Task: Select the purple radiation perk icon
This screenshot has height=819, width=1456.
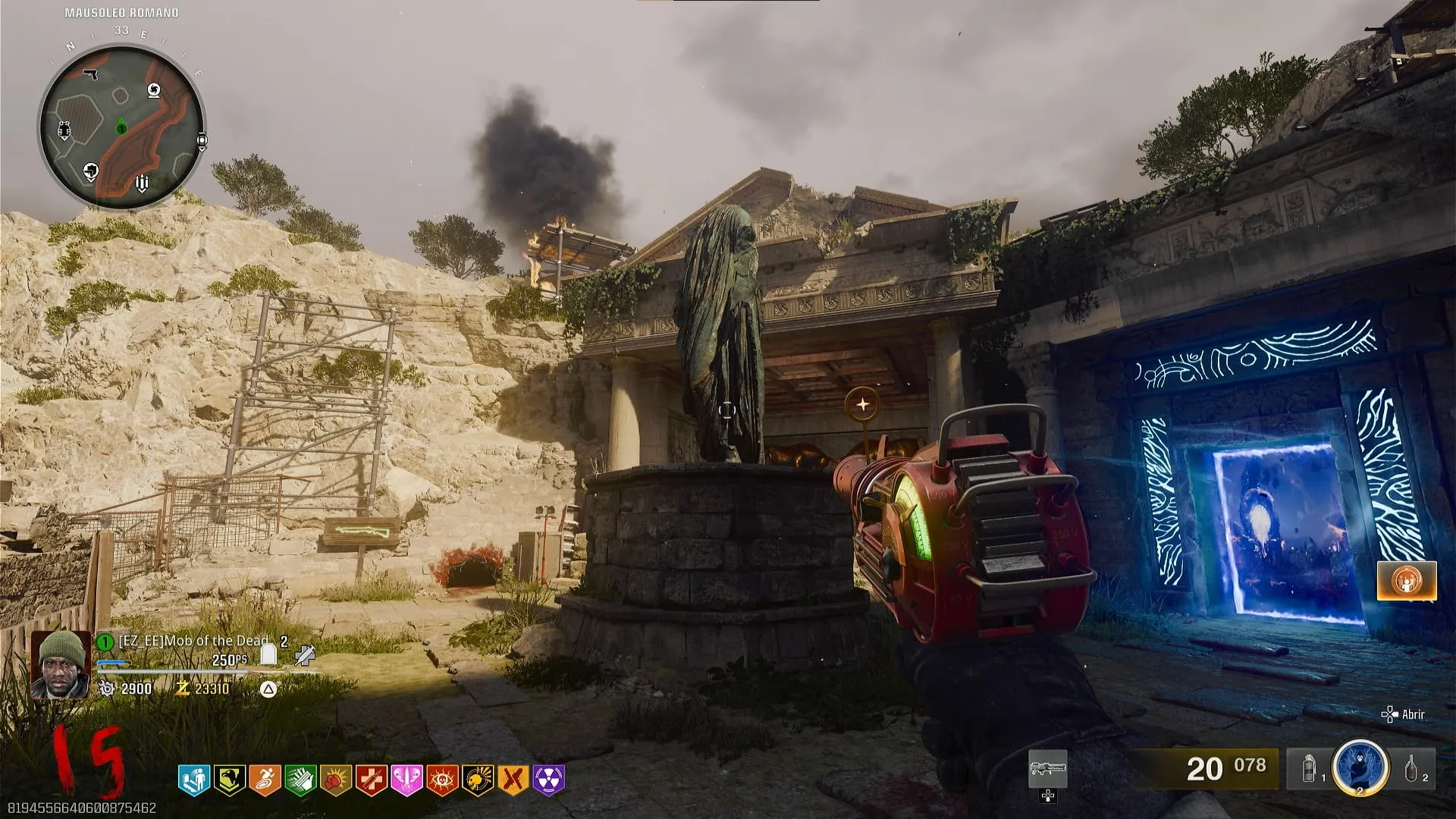Action: [x=549, y=780]
